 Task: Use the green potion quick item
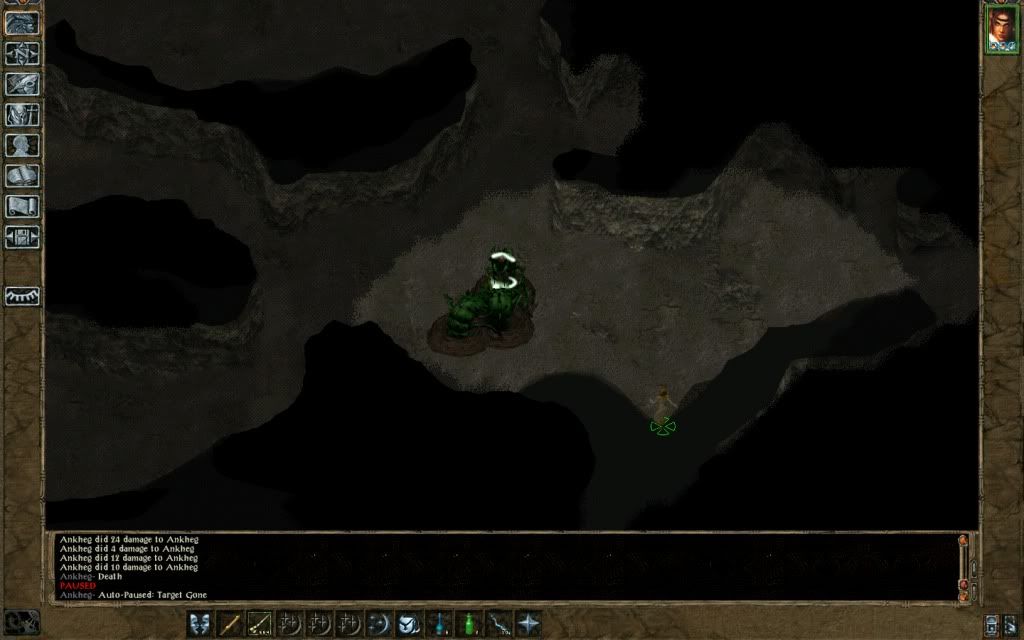click(x=467, y=623)
